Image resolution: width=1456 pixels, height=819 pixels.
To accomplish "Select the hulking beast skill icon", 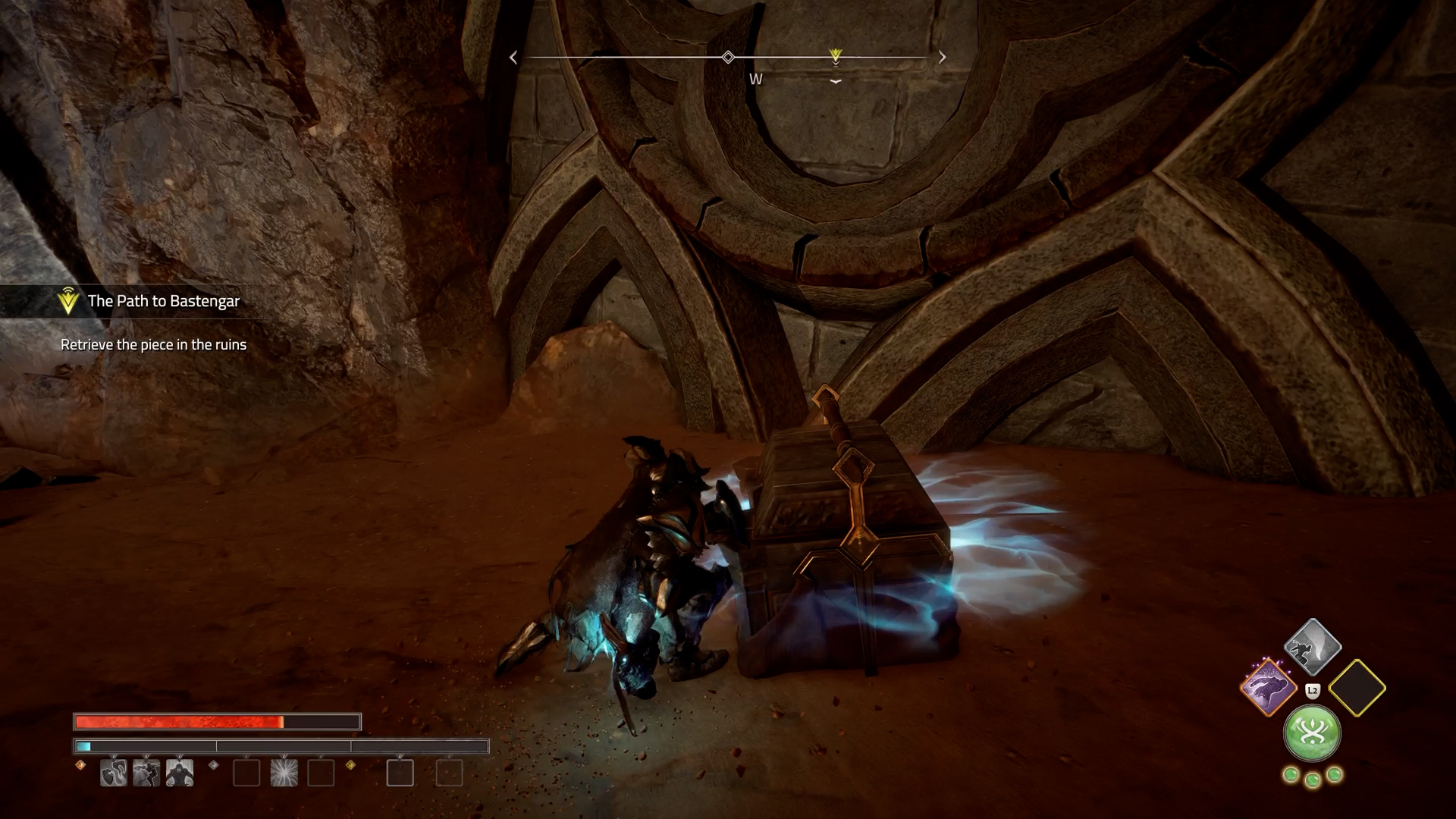I will click(x=180, y=773).
